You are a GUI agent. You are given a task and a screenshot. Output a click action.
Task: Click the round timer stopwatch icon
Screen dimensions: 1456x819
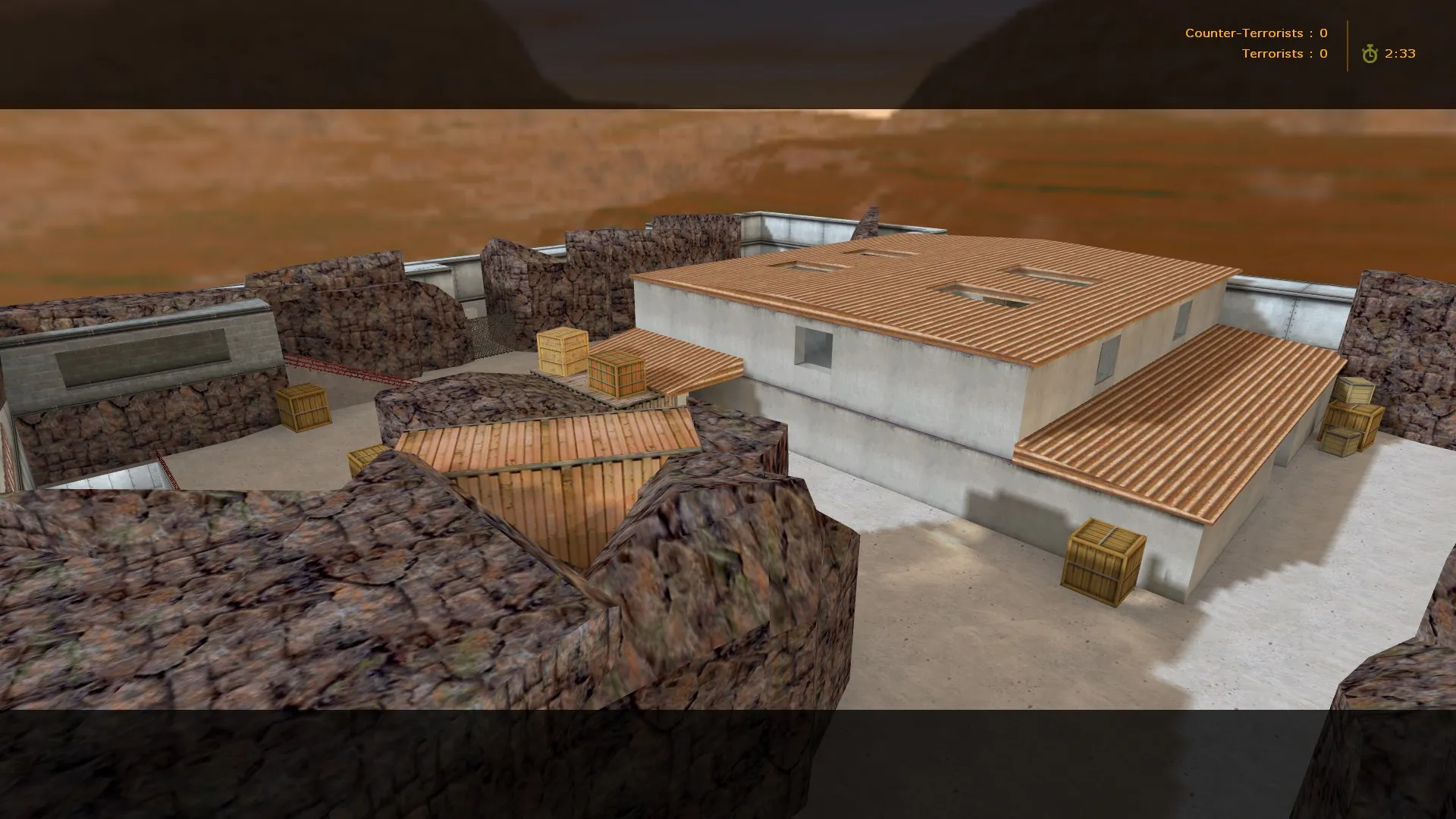coord(1370,54)
